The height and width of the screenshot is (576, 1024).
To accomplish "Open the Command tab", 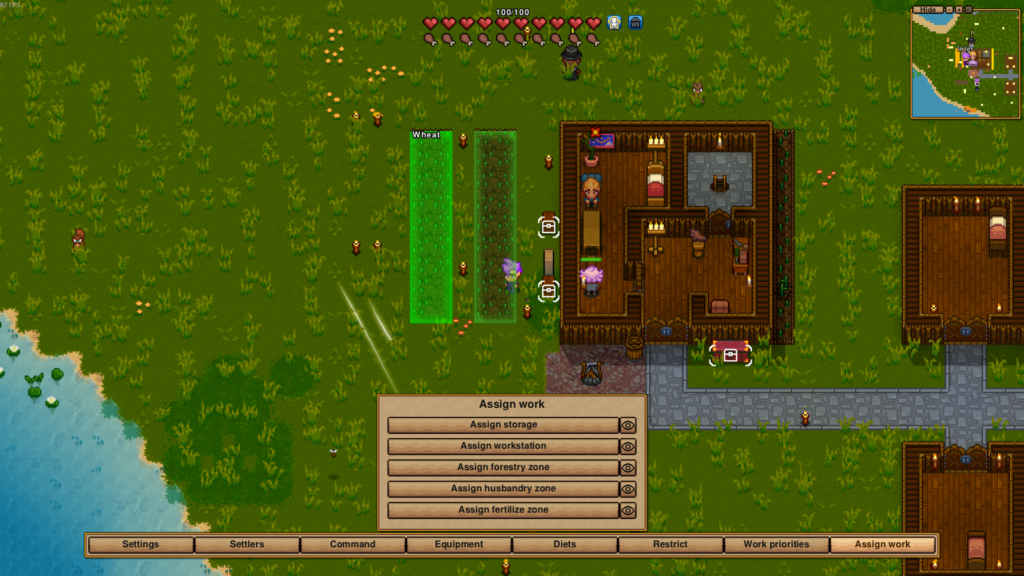I will [x=353, y=544].
